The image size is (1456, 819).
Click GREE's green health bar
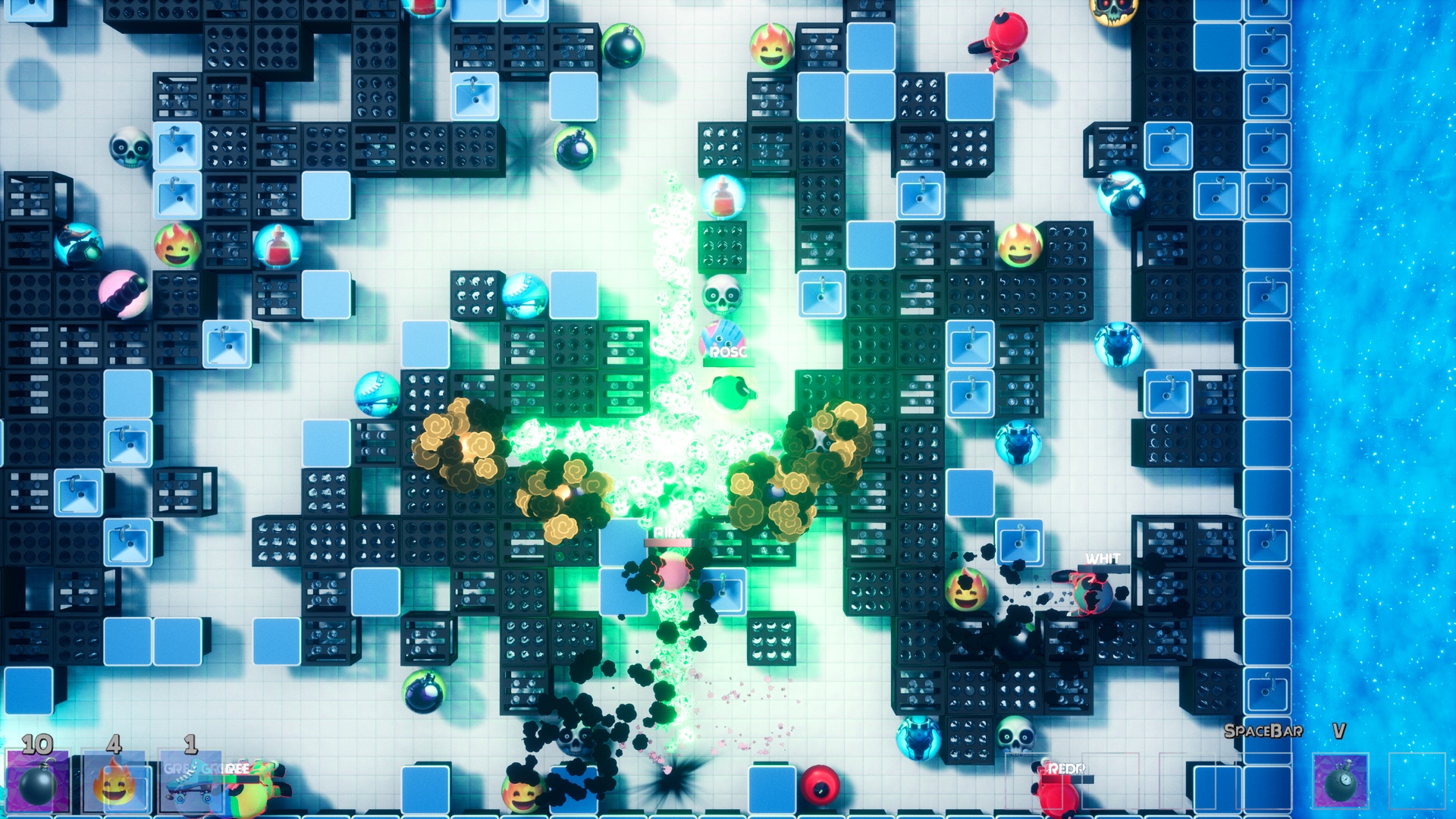click(x=220, y=778)
